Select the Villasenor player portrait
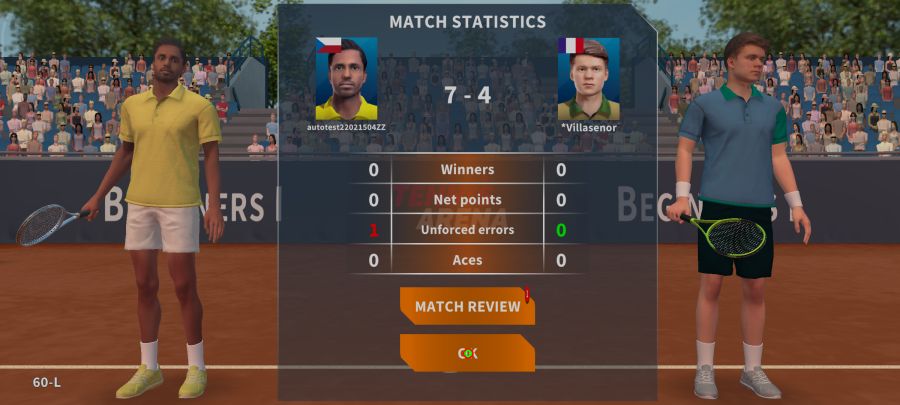Image resolution: width=900 pixels, height=405 pixels. coord(588,79)
